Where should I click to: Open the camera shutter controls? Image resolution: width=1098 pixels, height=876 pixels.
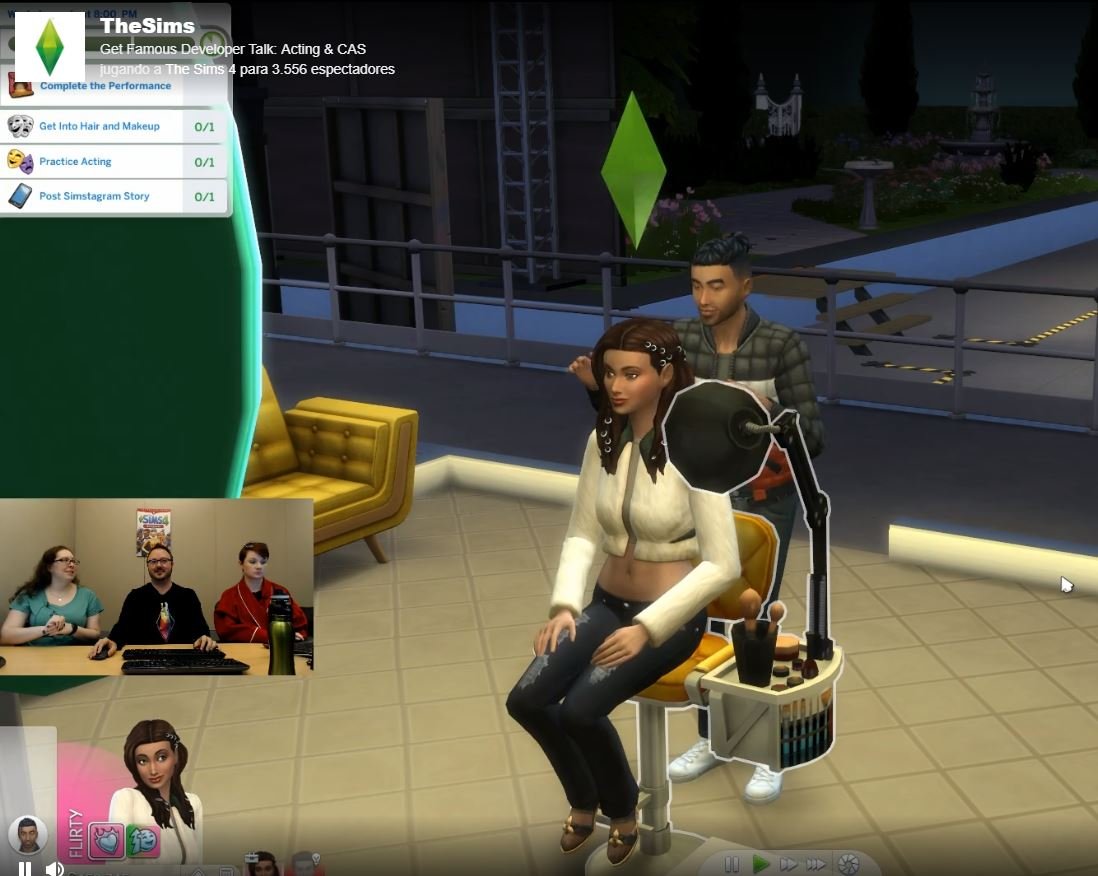pos(848,864)
